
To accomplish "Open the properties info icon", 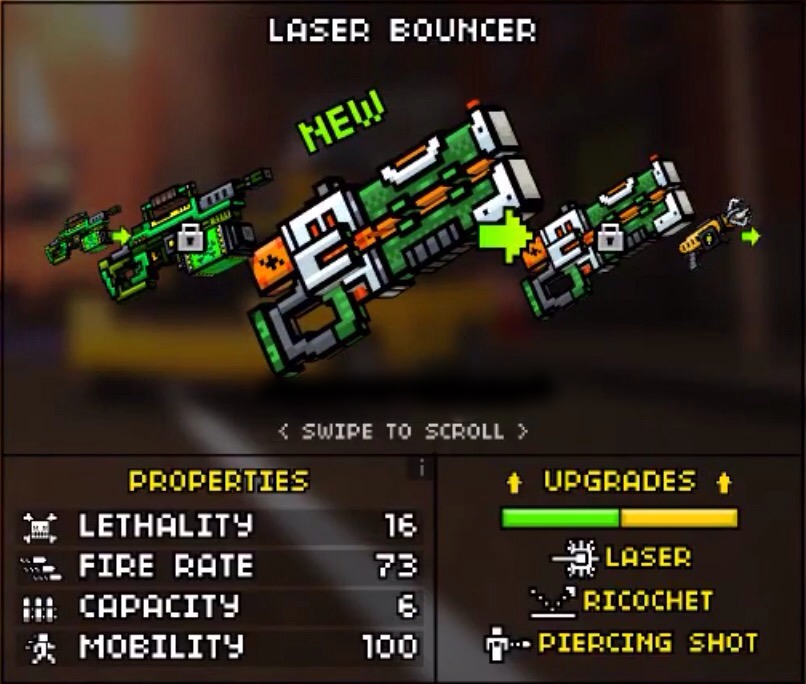I will [x=422, y=467].
